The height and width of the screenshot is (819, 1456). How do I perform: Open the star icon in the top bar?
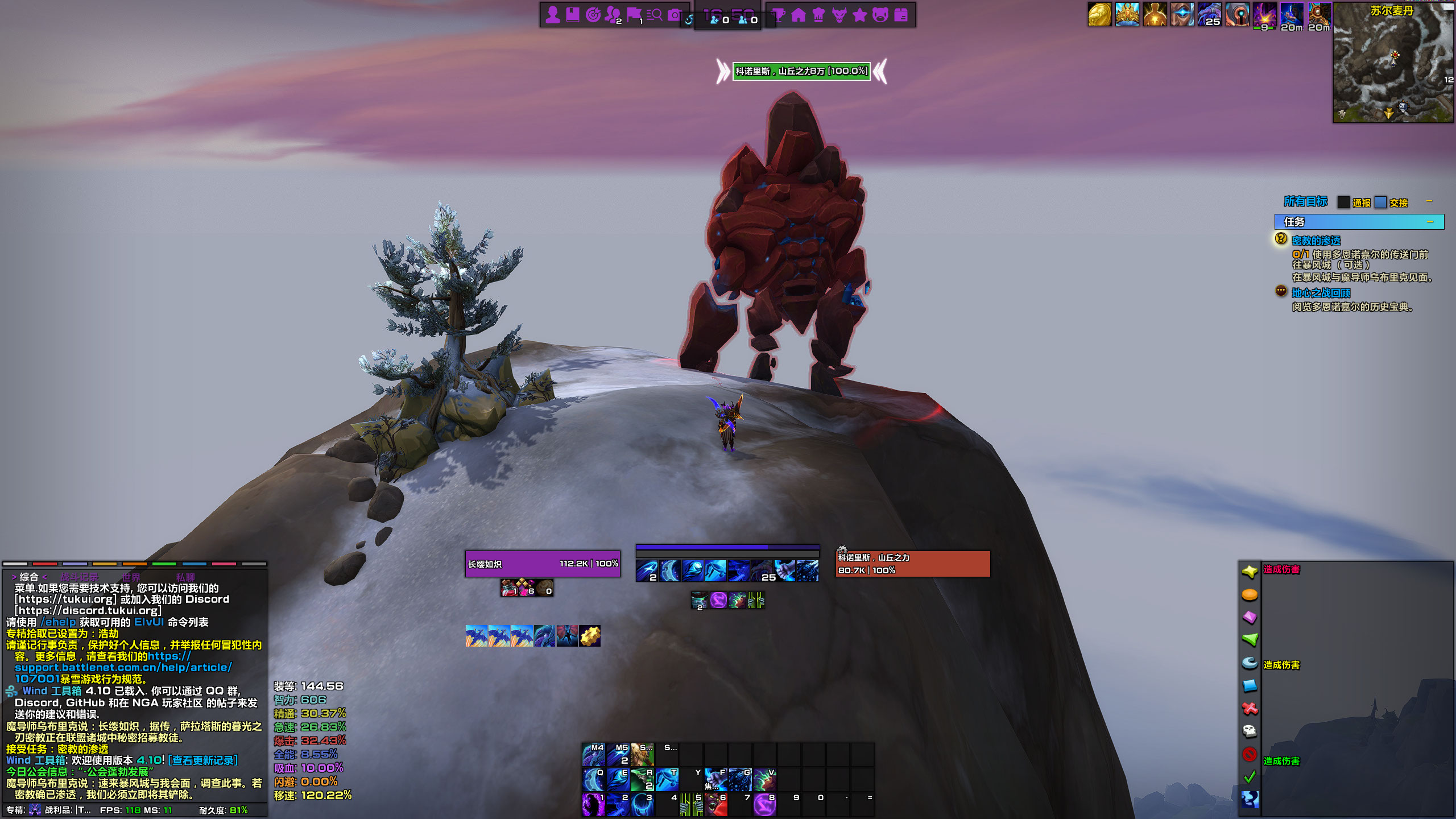click(x=860, y=15)
